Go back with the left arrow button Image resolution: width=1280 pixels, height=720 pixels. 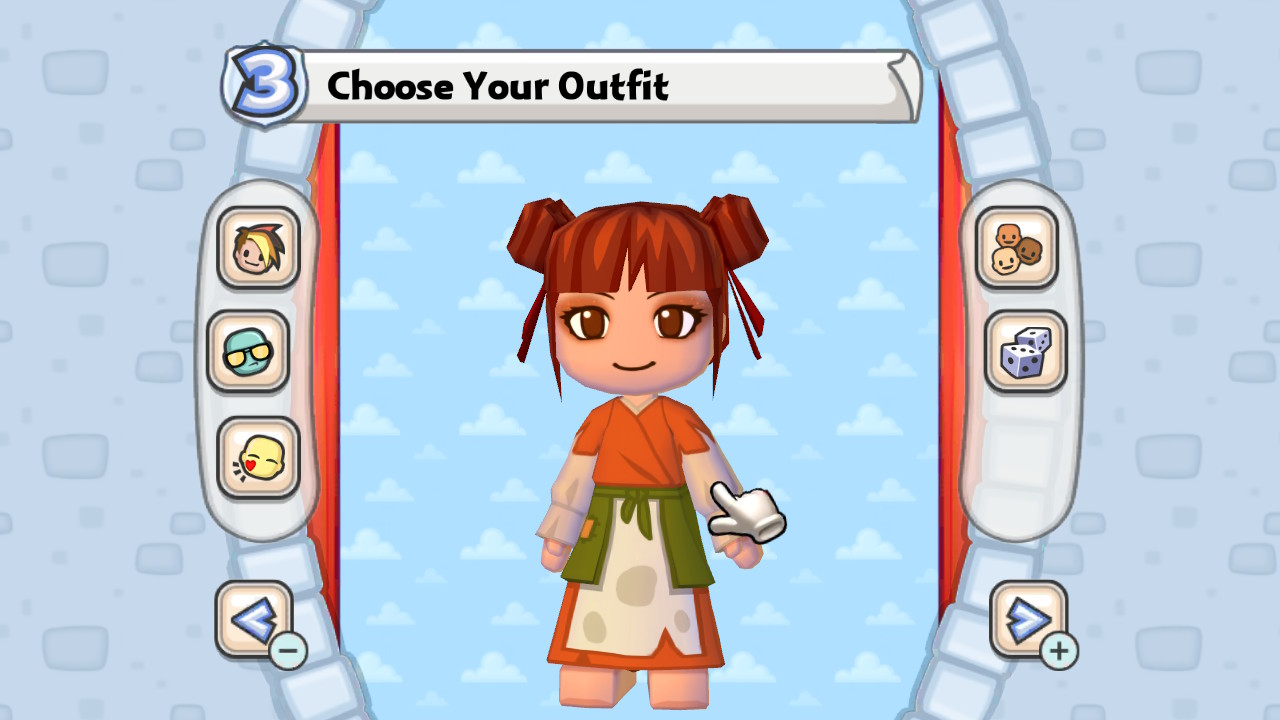254,620
